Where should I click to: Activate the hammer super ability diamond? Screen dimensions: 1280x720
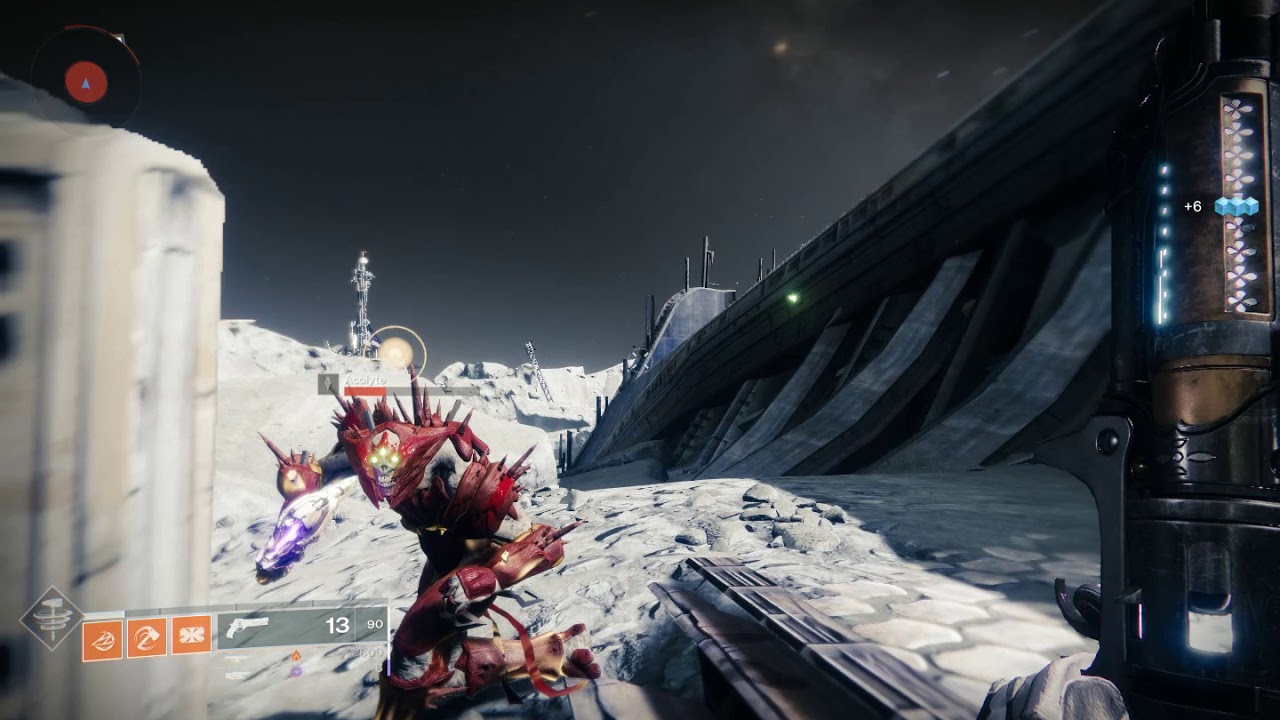pyautogui.click(x=52, y=619)
